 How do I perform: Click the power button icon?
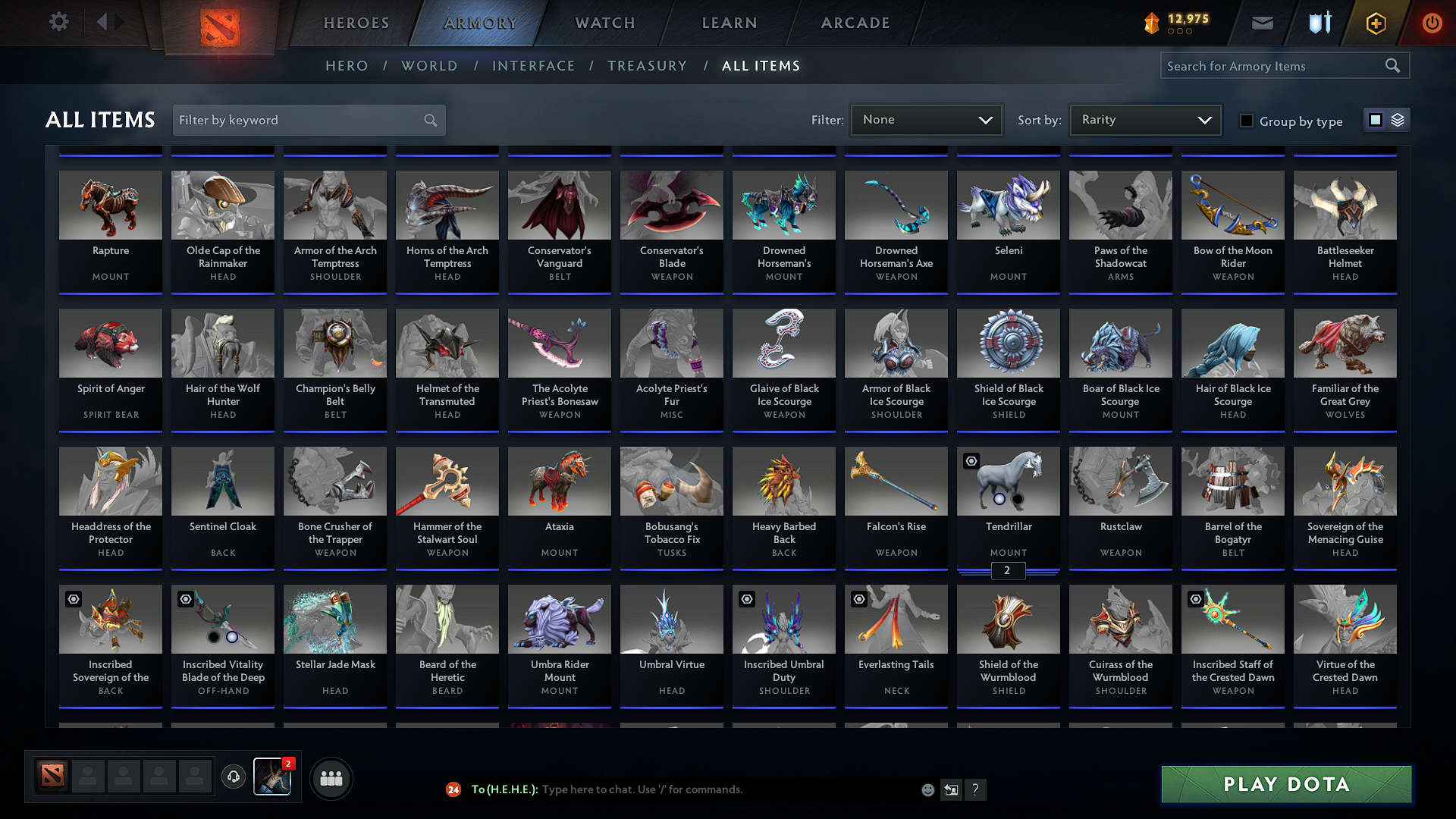click(1432, 23)
